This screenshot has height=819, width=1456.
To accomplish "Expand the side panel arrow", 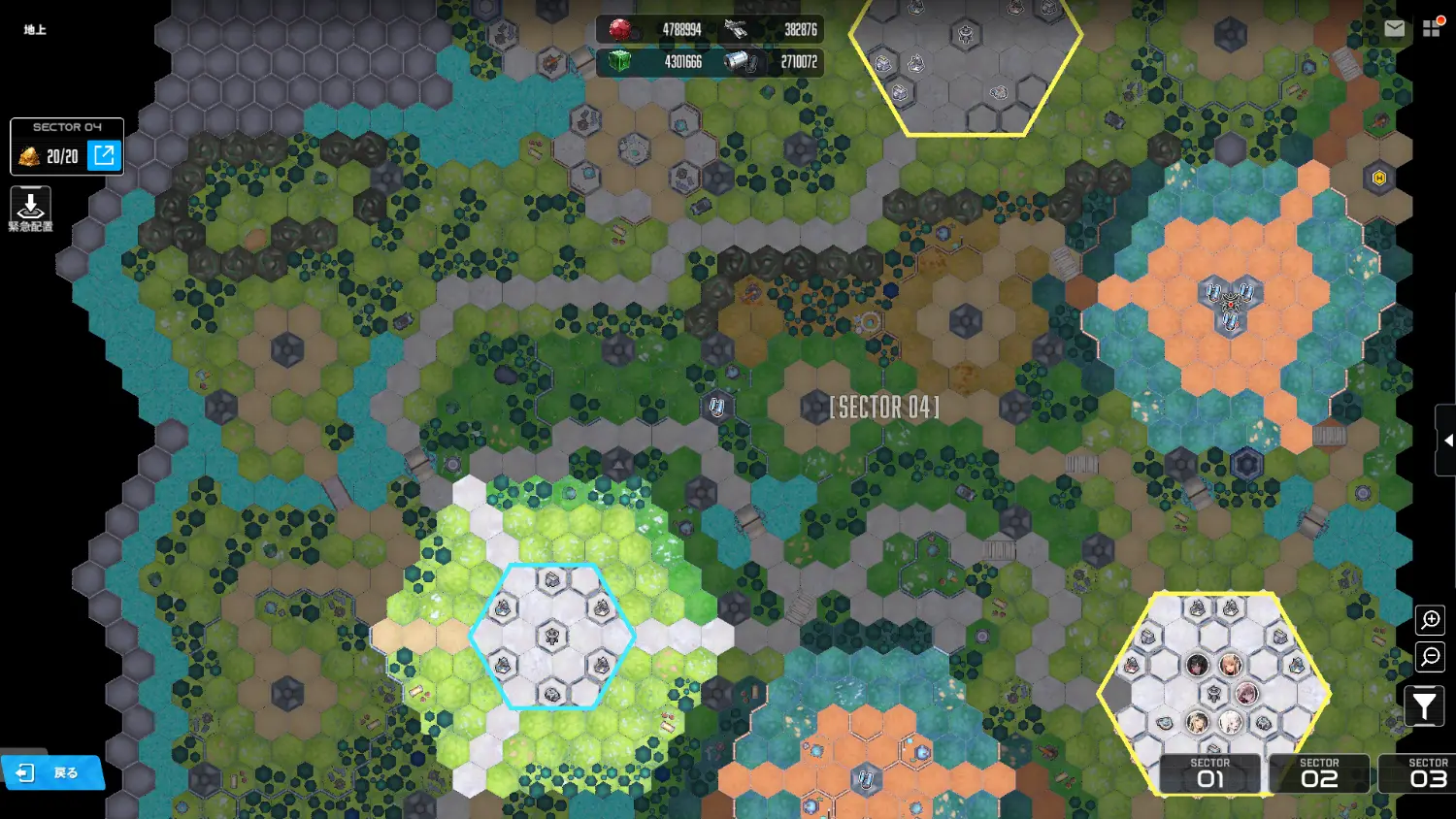I will pos(1446,441).
